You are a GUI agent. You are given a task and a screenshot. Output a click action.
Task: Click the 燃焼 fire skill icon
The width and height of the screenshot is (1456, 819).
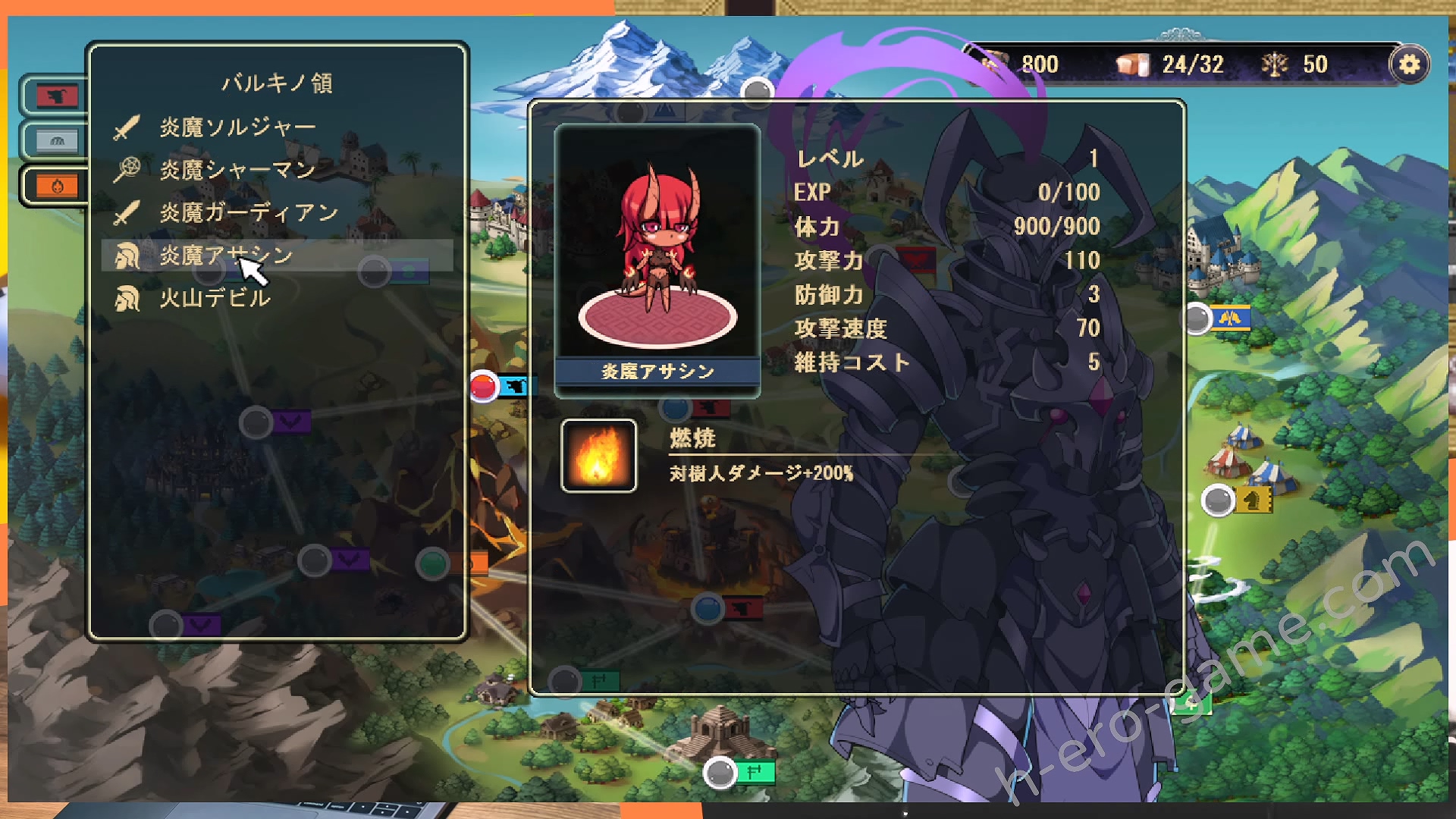pyautogui.click(x=598, y=456)
